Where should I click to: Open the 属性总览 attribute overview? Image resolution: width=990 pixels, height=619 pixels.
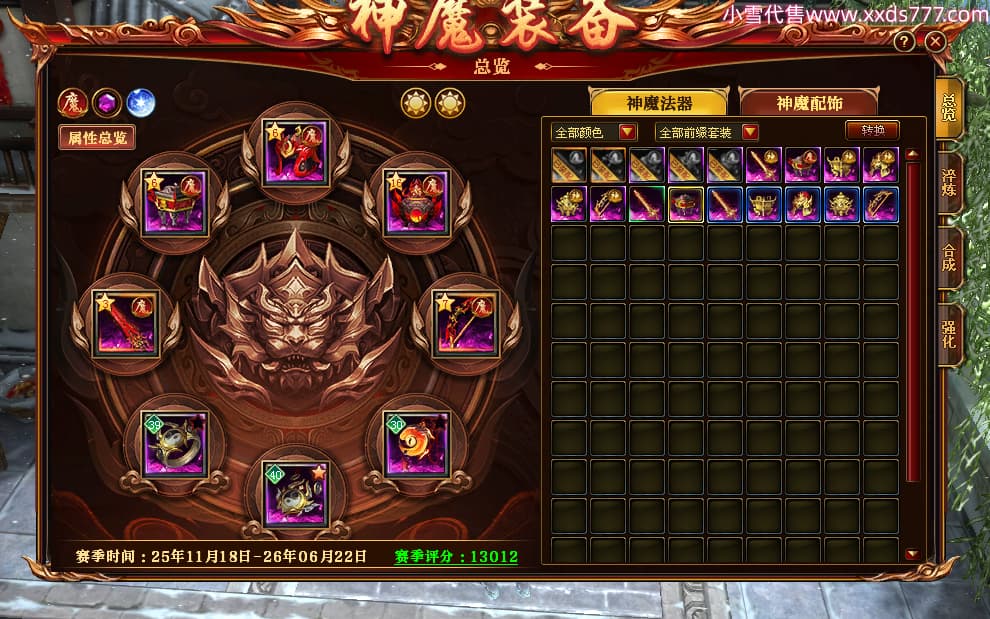97,138
